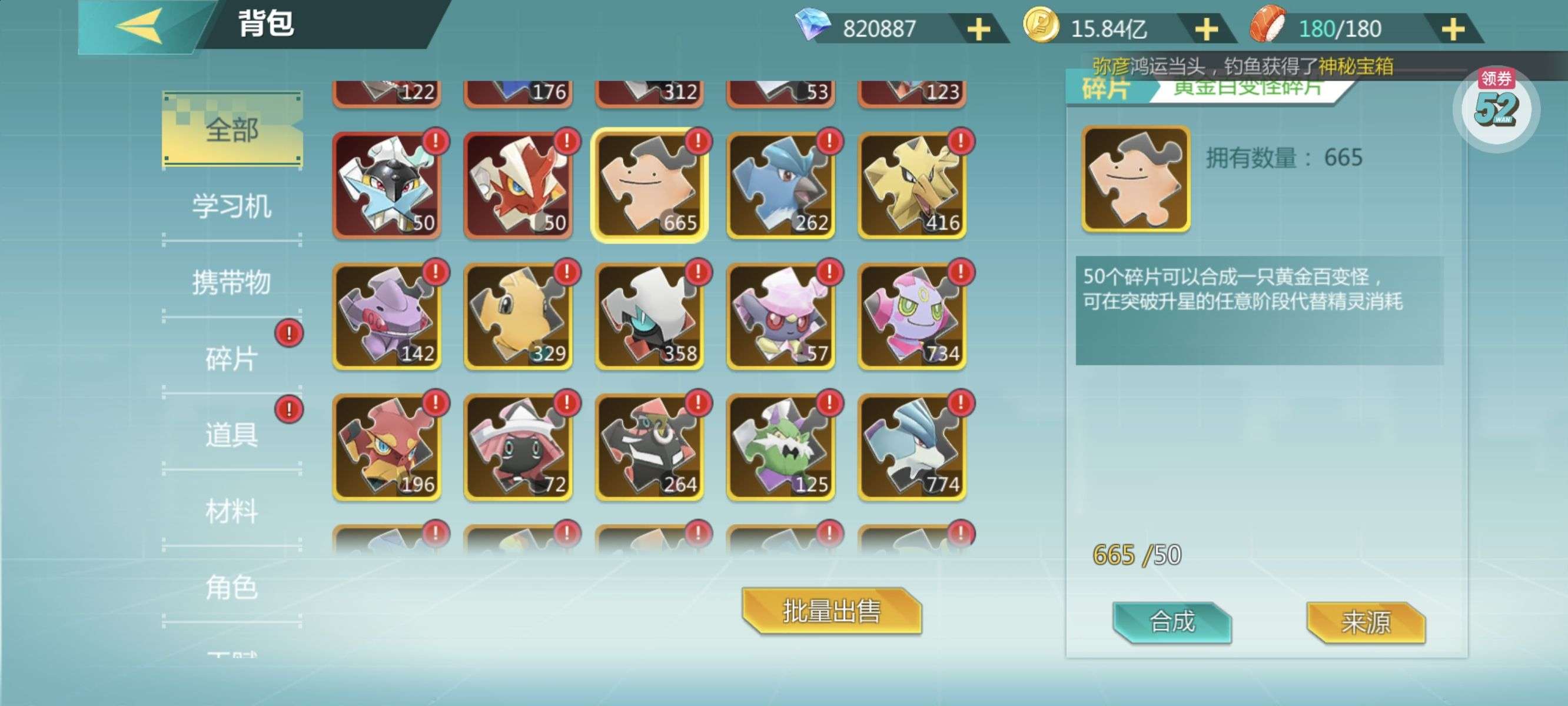Image resolution: width=1568 pixels, height=706 pixels.
Task: Switch to the 全部 category tab
Action: (232, 129)
